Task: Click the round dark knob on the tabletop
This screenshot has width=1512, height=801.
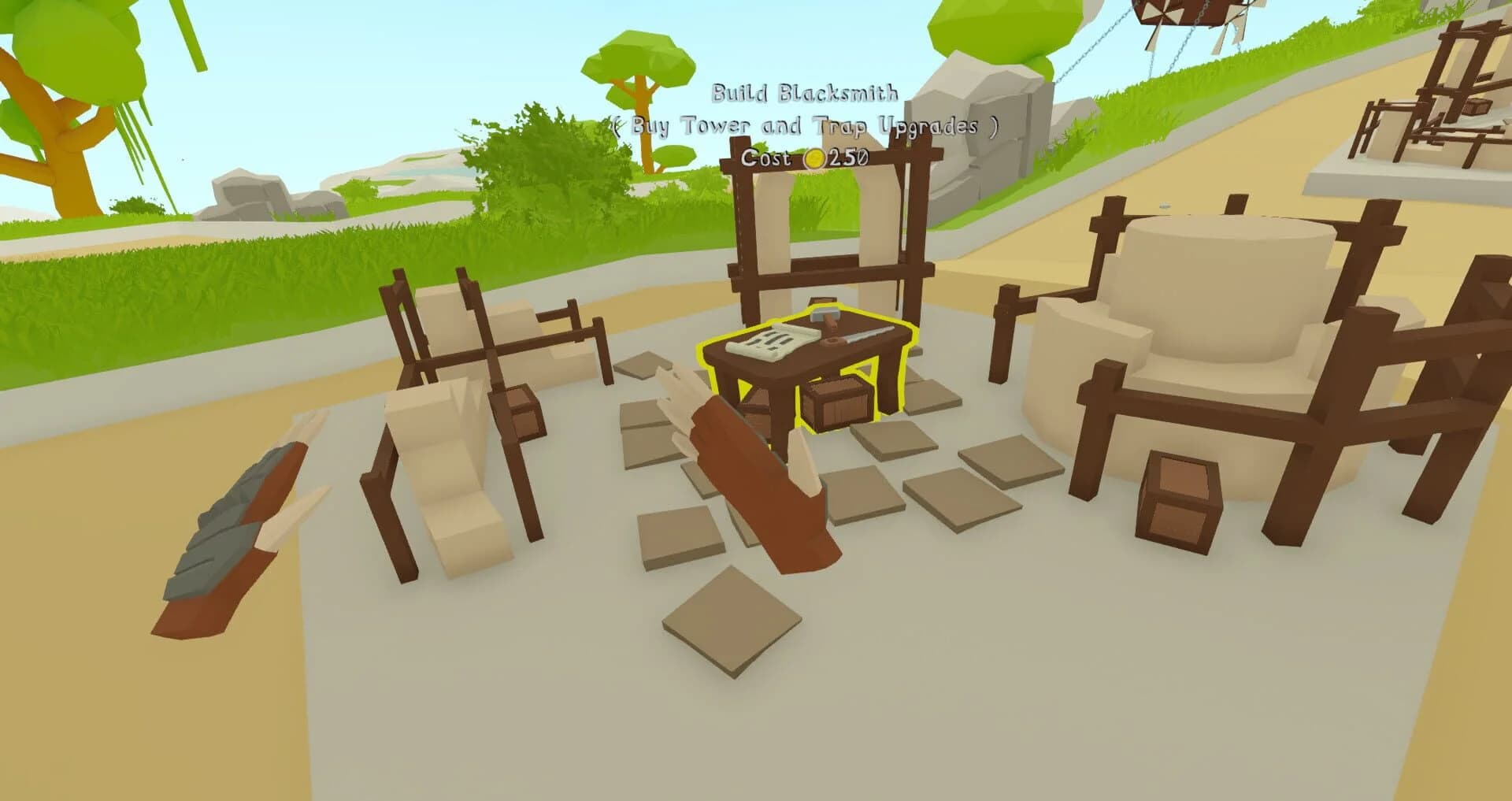Action: [x=831, y=341]
